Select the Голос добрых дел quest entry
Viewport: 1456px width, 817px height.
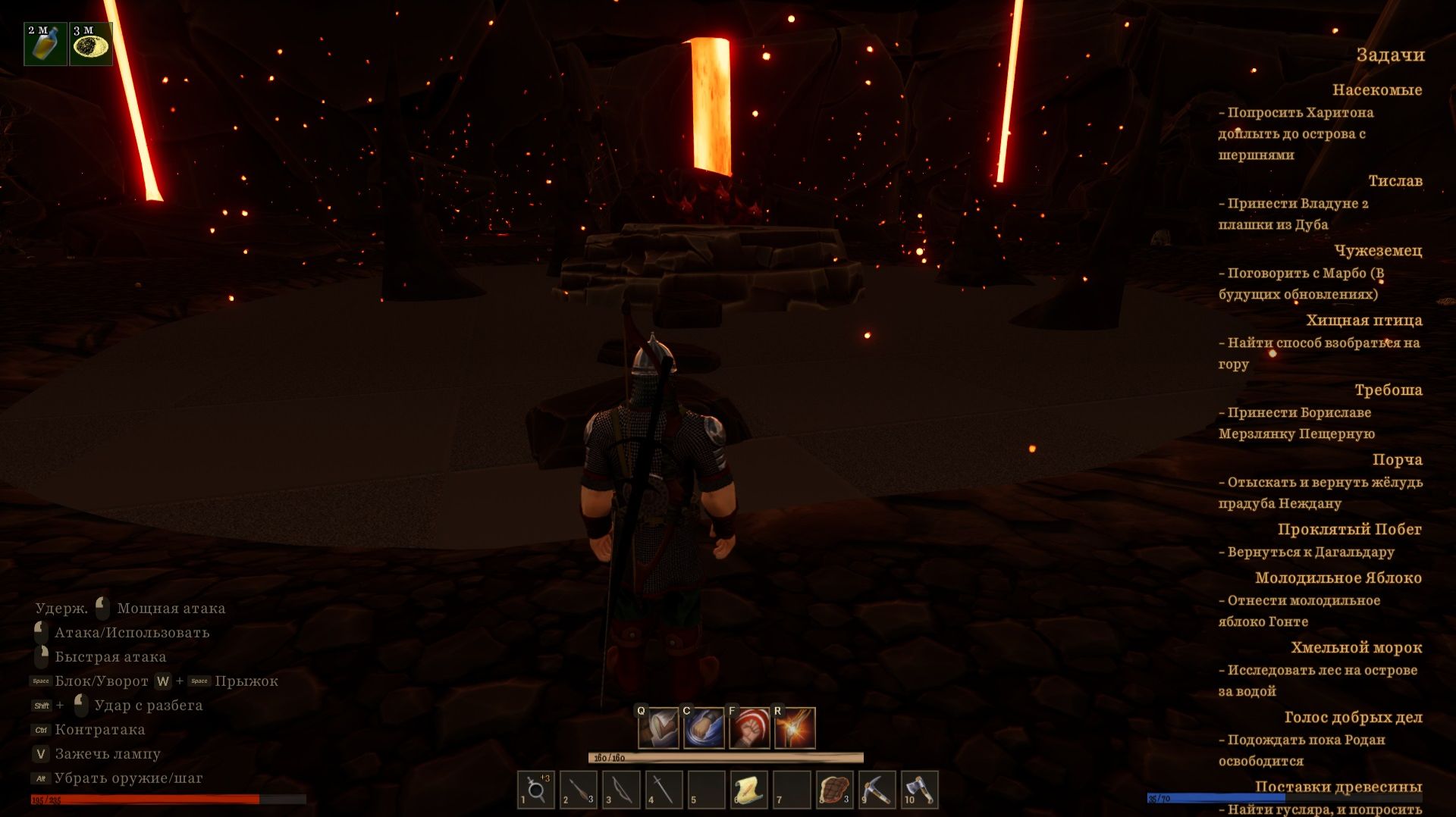tap(1353, 718)
